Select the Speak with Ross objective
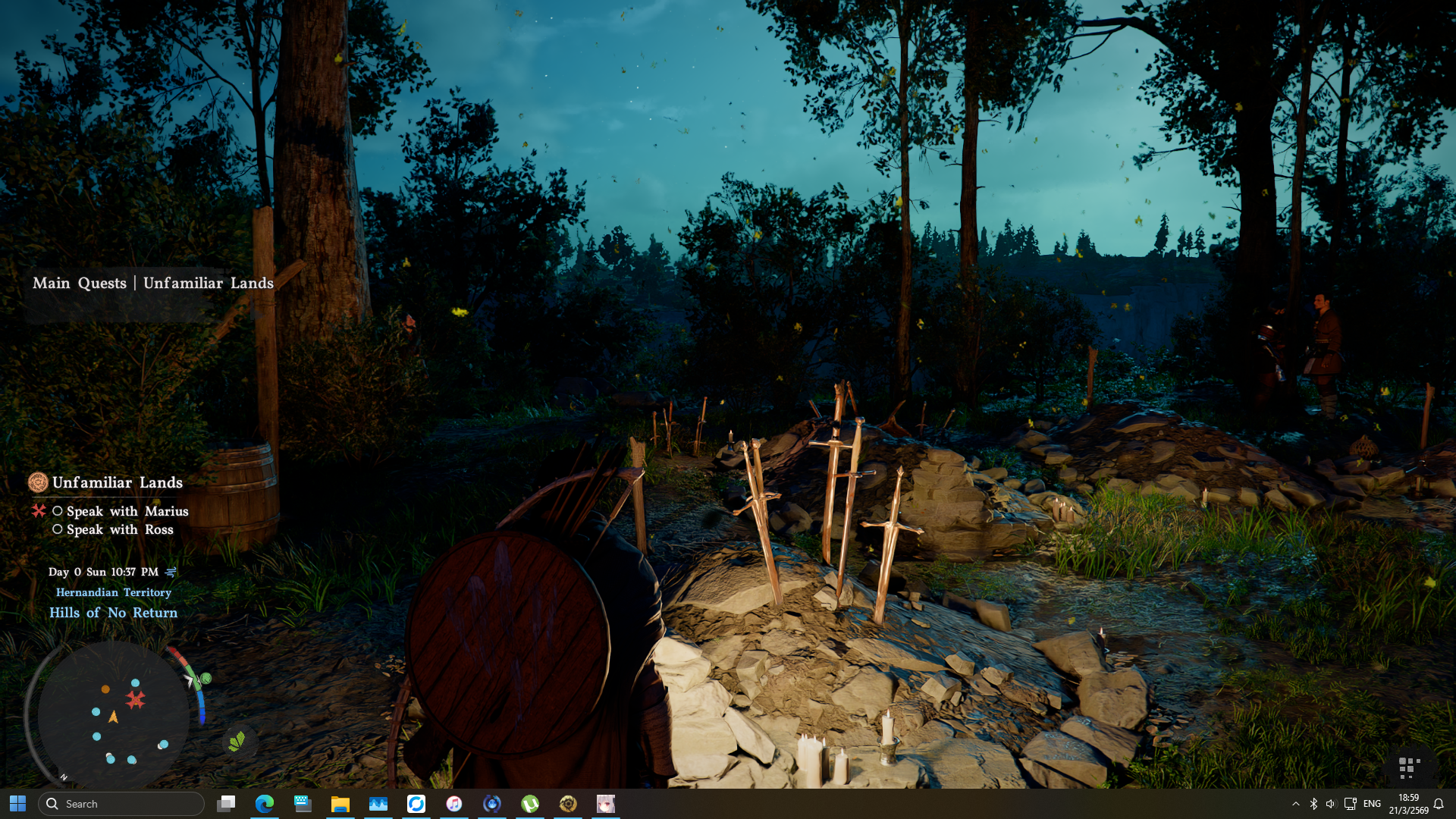This screenshot has width=1456, height=819. (120, 529)
